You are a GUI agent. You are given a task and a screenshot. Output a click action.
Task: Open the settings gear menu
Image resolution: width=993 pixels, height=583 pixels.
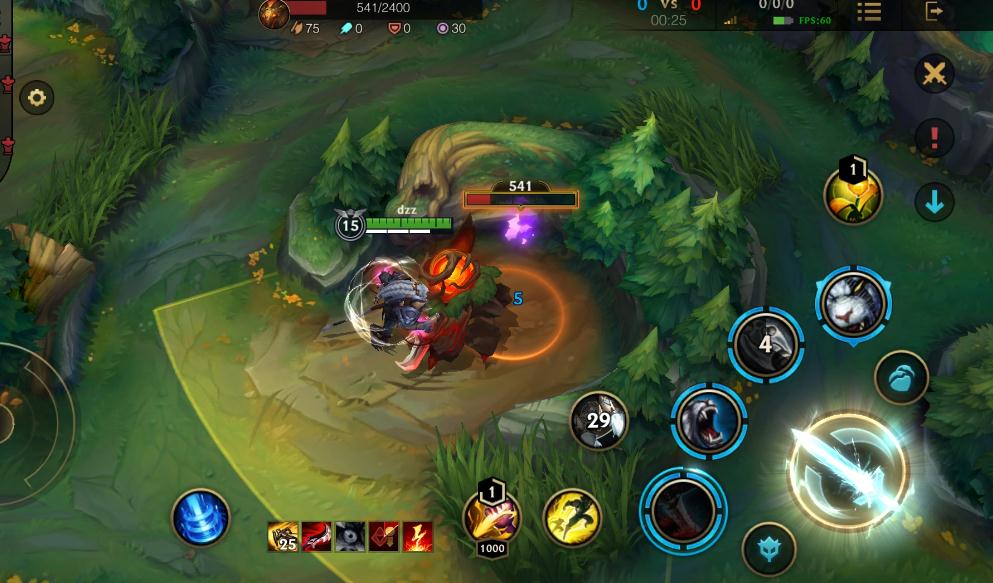37,98
